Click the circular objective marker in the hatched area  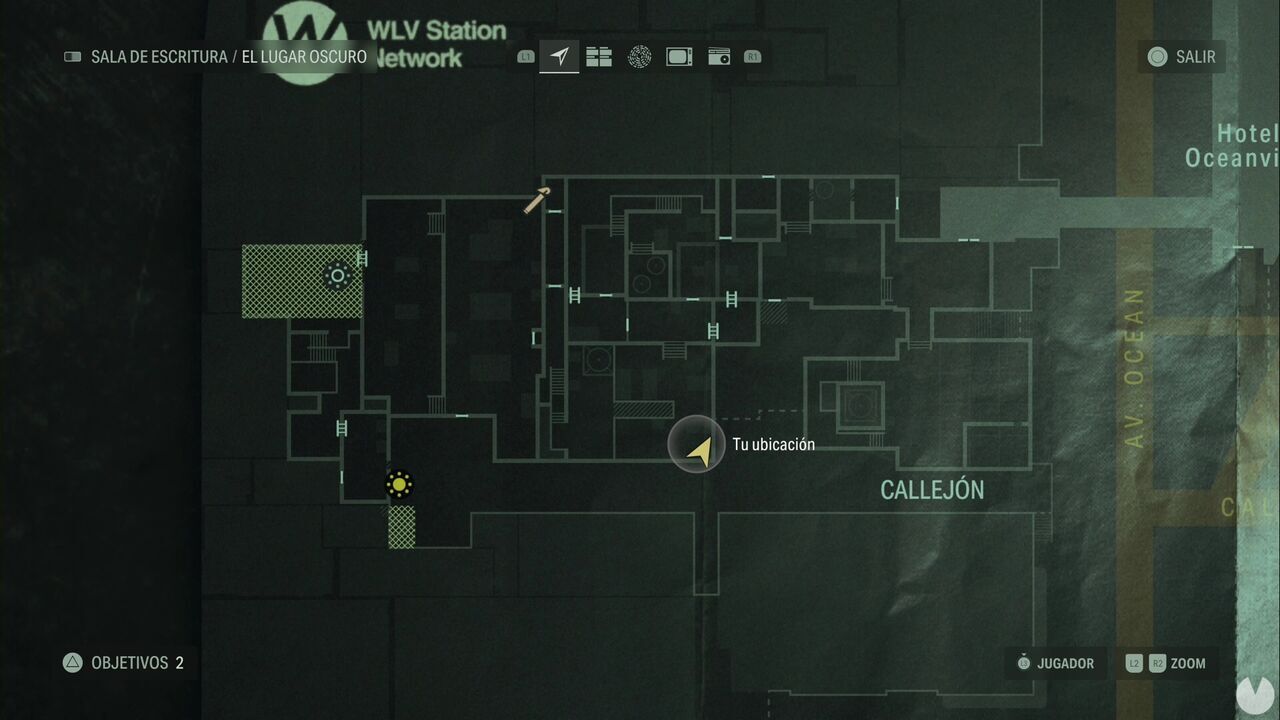[337, 272]
